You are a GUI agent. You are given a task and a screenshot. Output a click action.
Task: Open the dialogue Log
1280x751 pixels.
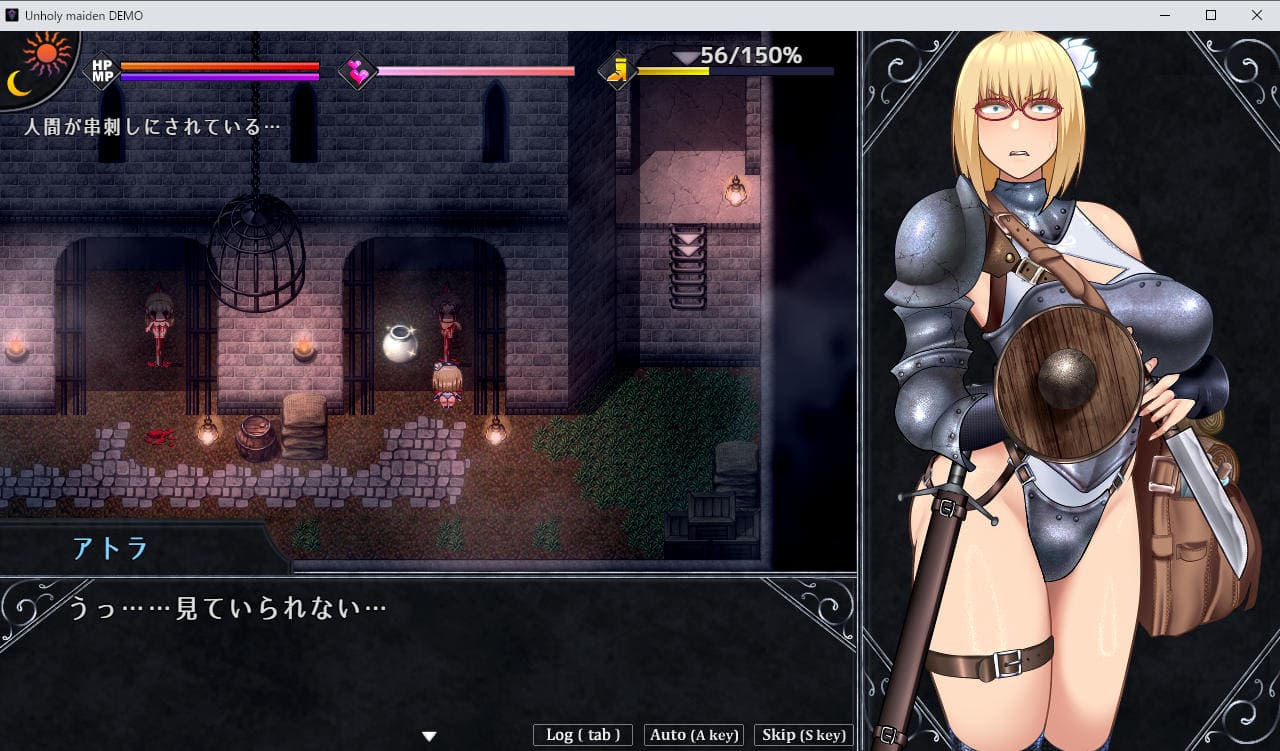[x=583, y=735]
